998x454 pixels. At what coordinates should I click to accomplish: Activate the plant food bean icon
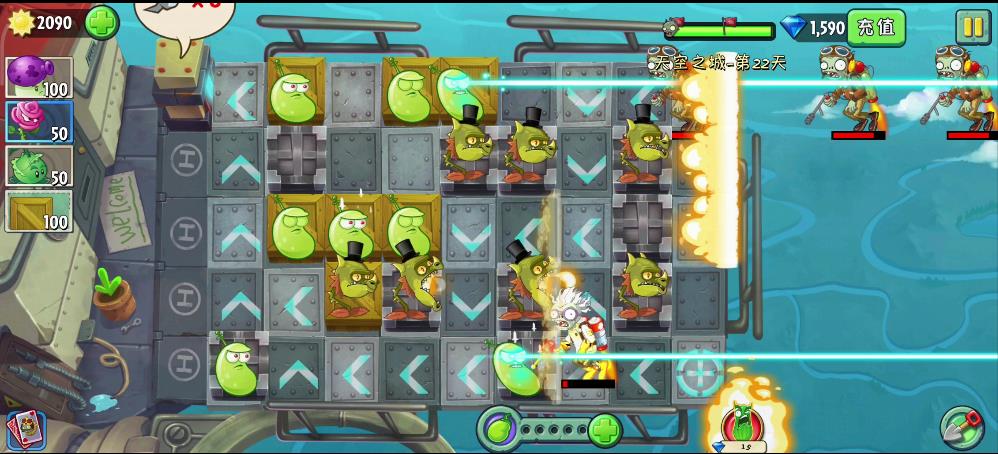tap(499, 430)
